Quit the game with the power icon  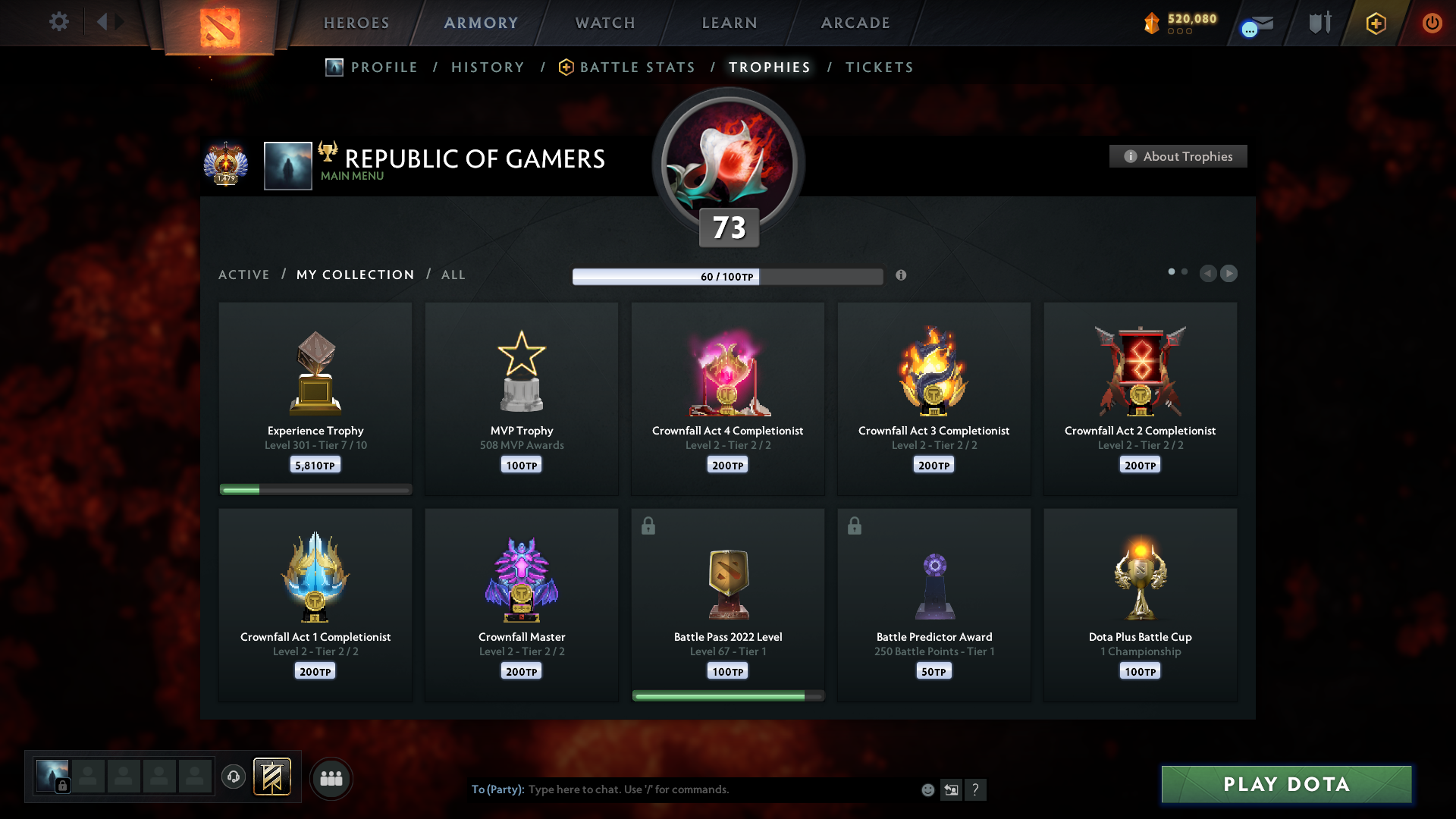[x=1432, y=23]
